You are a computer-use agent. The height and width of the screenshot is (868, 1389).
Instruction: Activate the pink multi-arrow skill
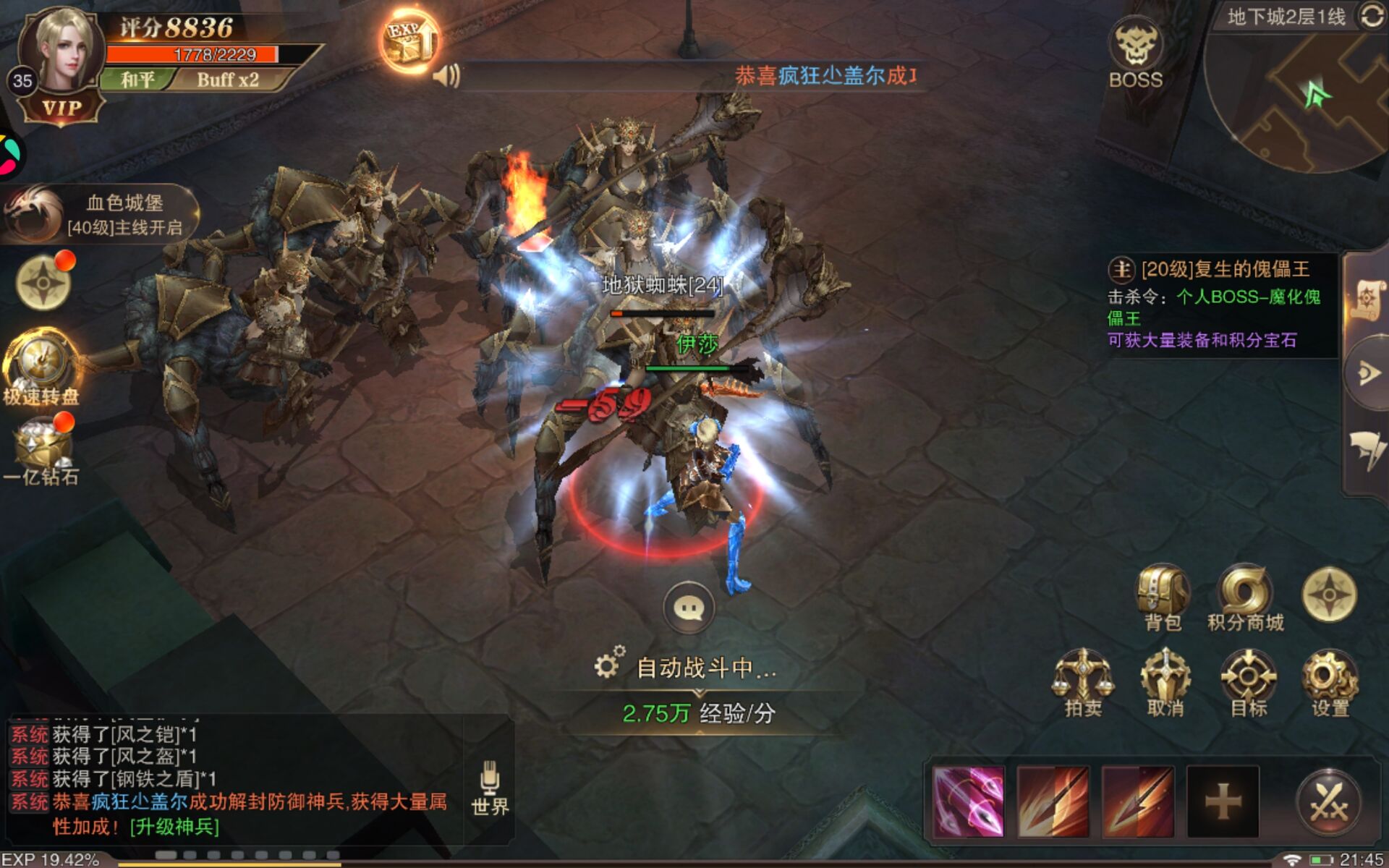point(968,801)
